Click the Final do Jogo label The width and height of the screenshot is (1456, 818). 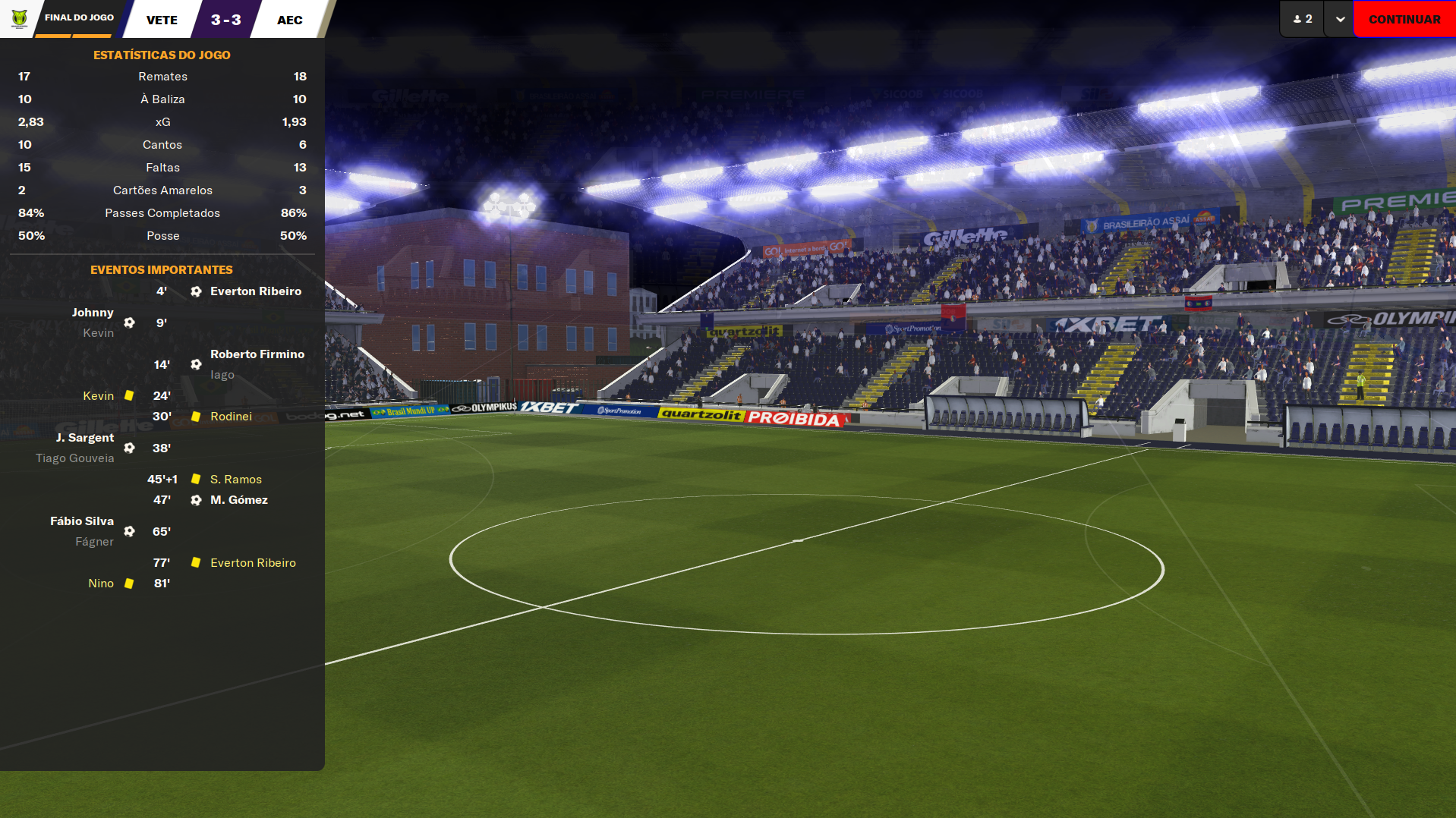(x=79, y=17)
